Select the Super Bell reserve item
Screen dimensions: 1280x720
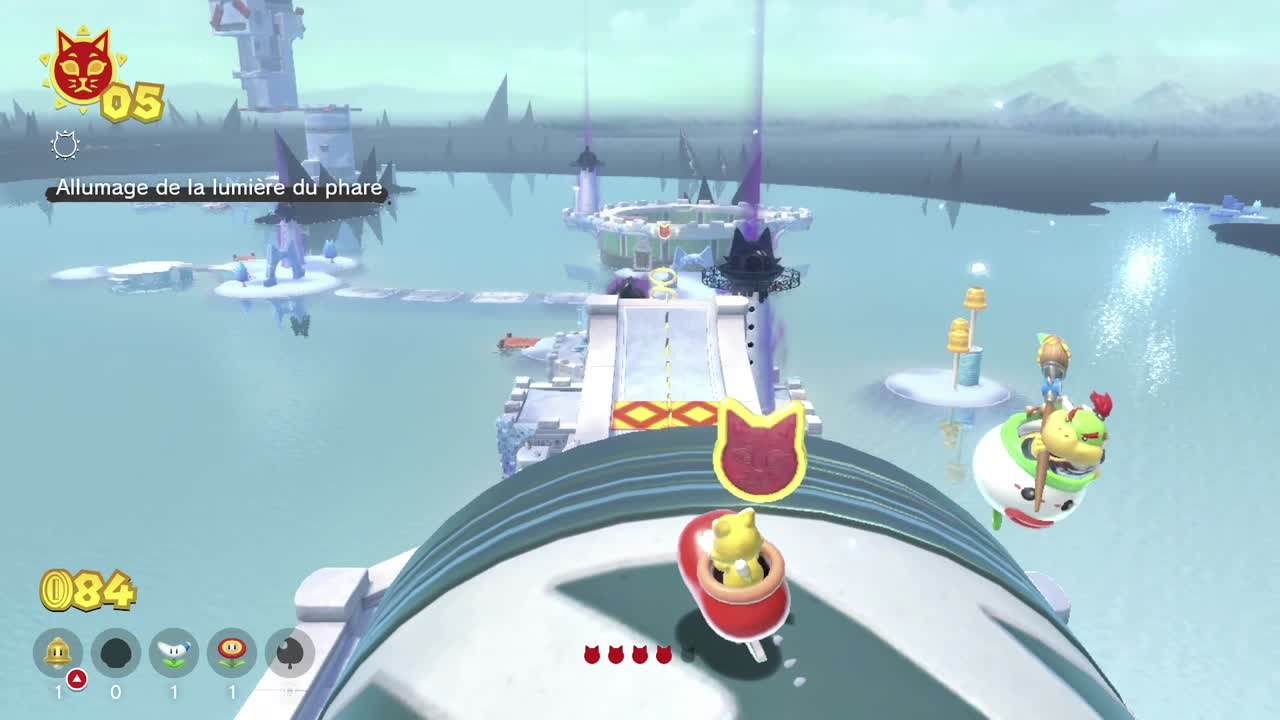(58, 654)
